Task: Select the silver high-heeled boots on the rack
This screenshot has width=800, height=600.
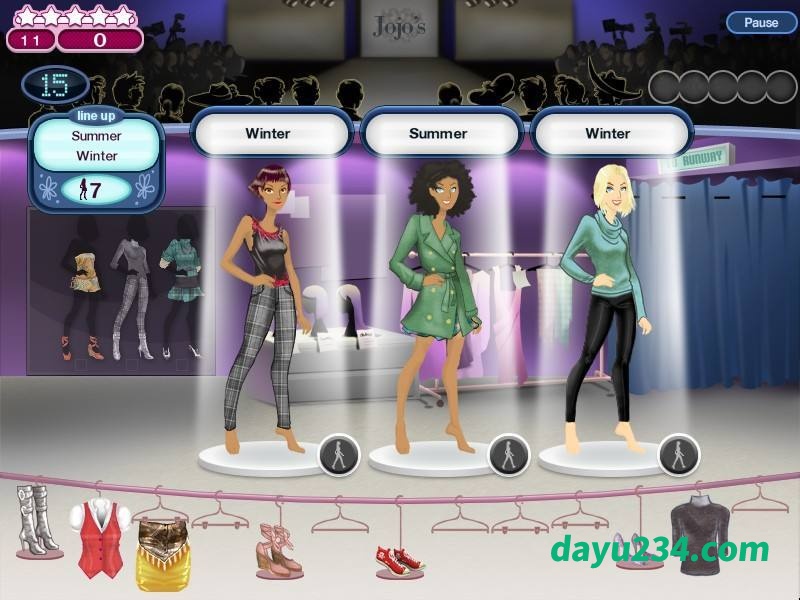Action: [39, 519]
